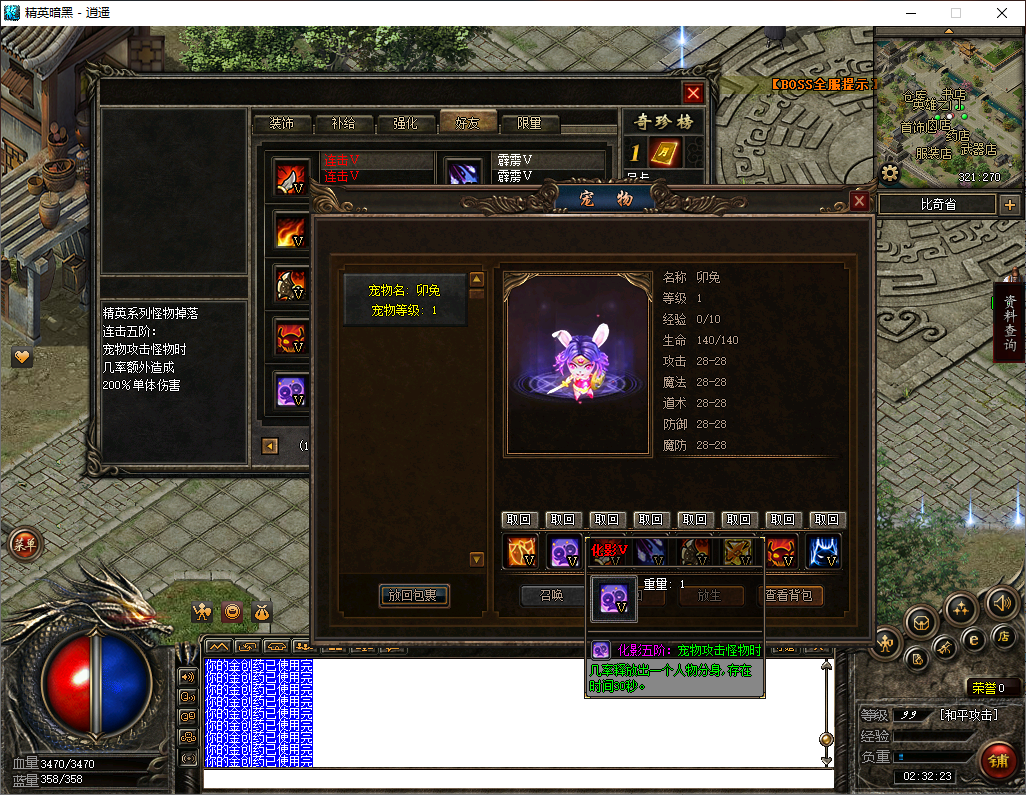Close the 宠物 pet window
This screenshot has height=795, width=1026.
tap(859, 201)
